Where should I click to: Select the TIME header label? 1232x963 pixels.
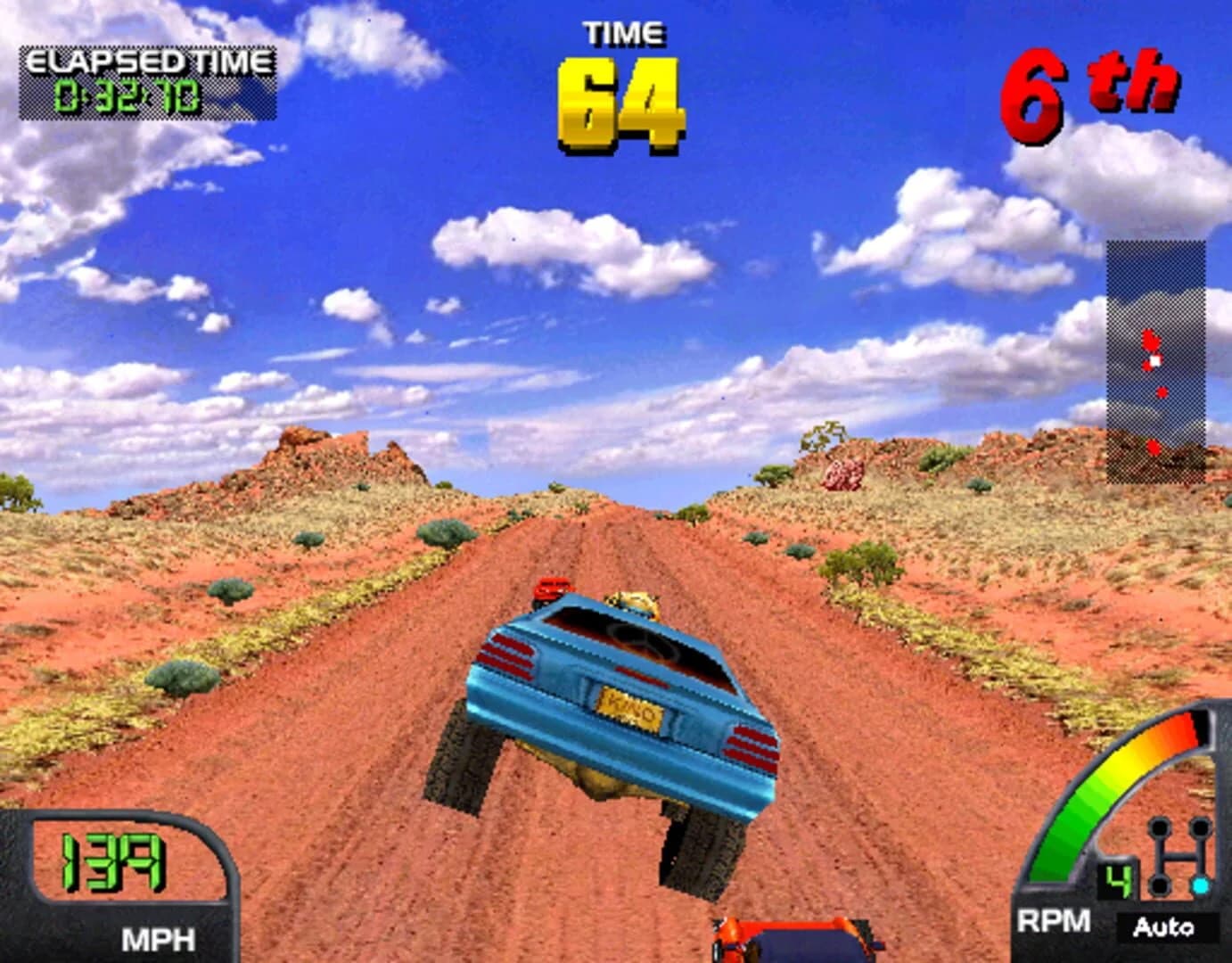point(621,34)
